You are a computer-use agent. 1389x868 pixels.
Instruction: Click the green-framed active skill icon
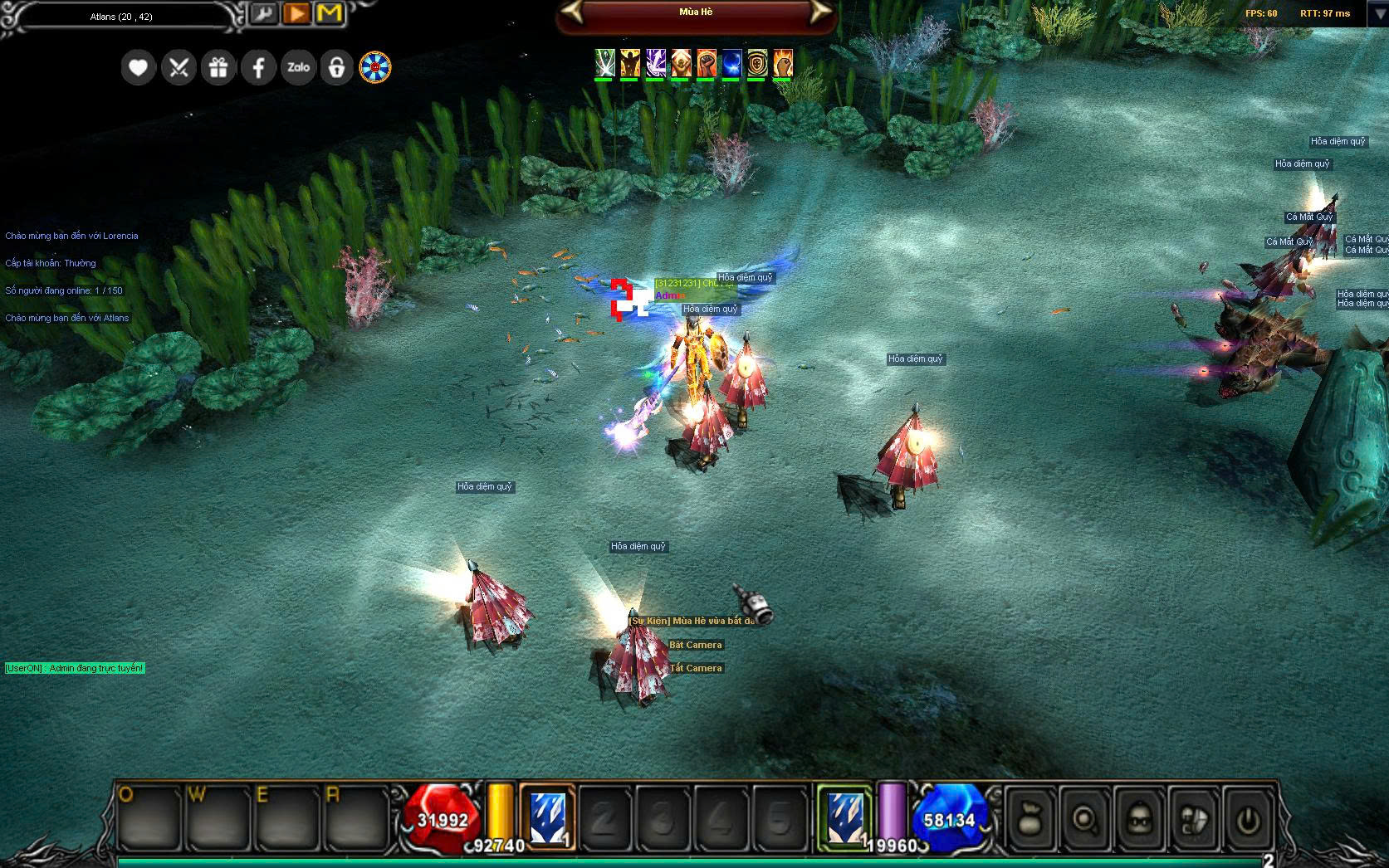pos(844,818)
